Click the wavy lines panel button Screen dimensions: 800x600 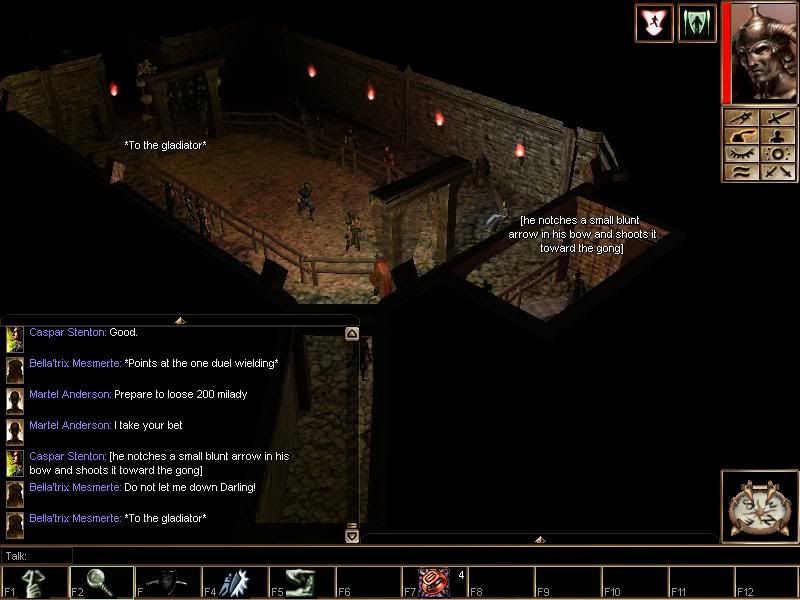740,173
